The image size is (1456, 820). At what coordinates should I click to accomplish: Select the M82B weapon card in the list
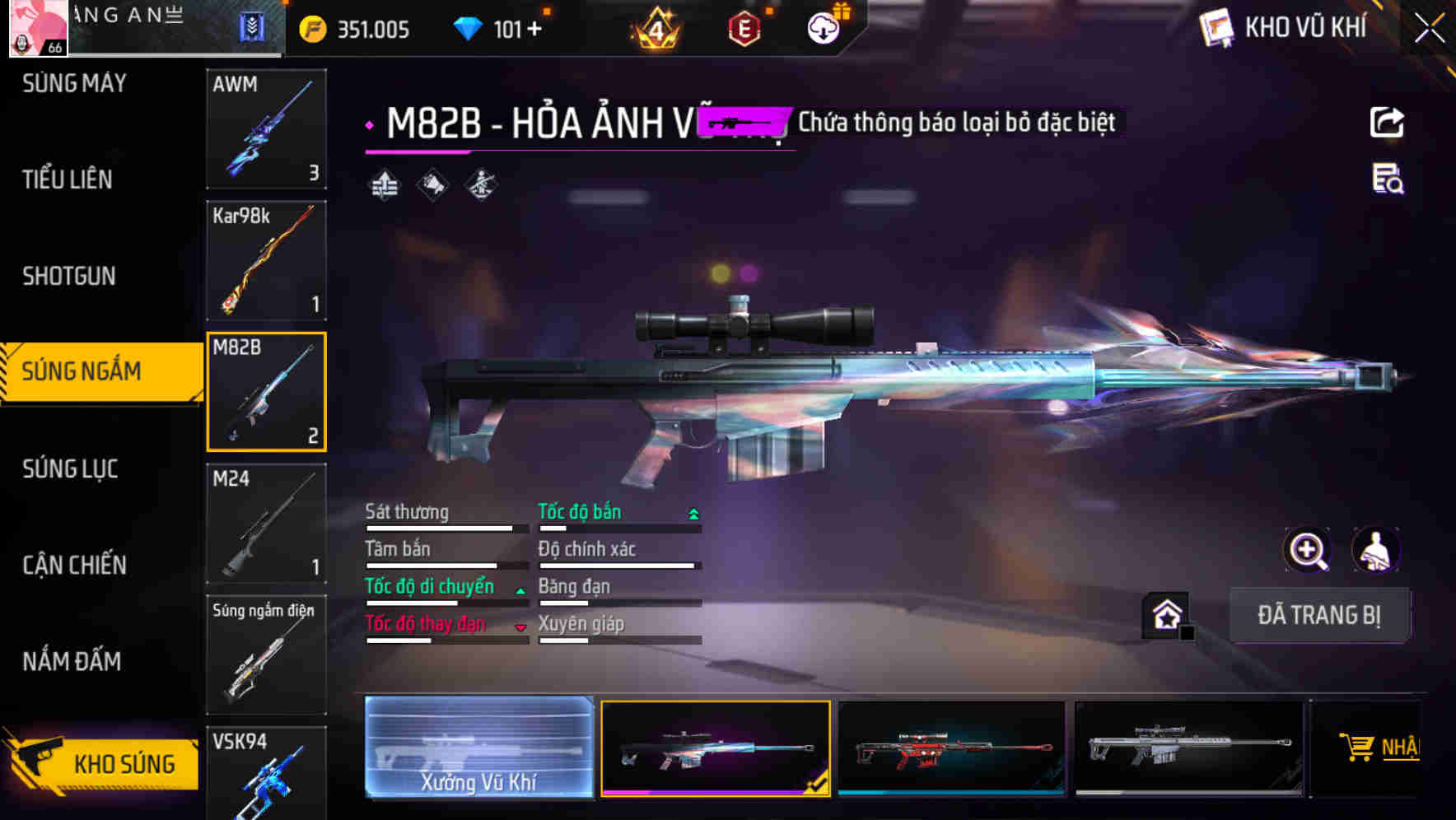point(266,390)
